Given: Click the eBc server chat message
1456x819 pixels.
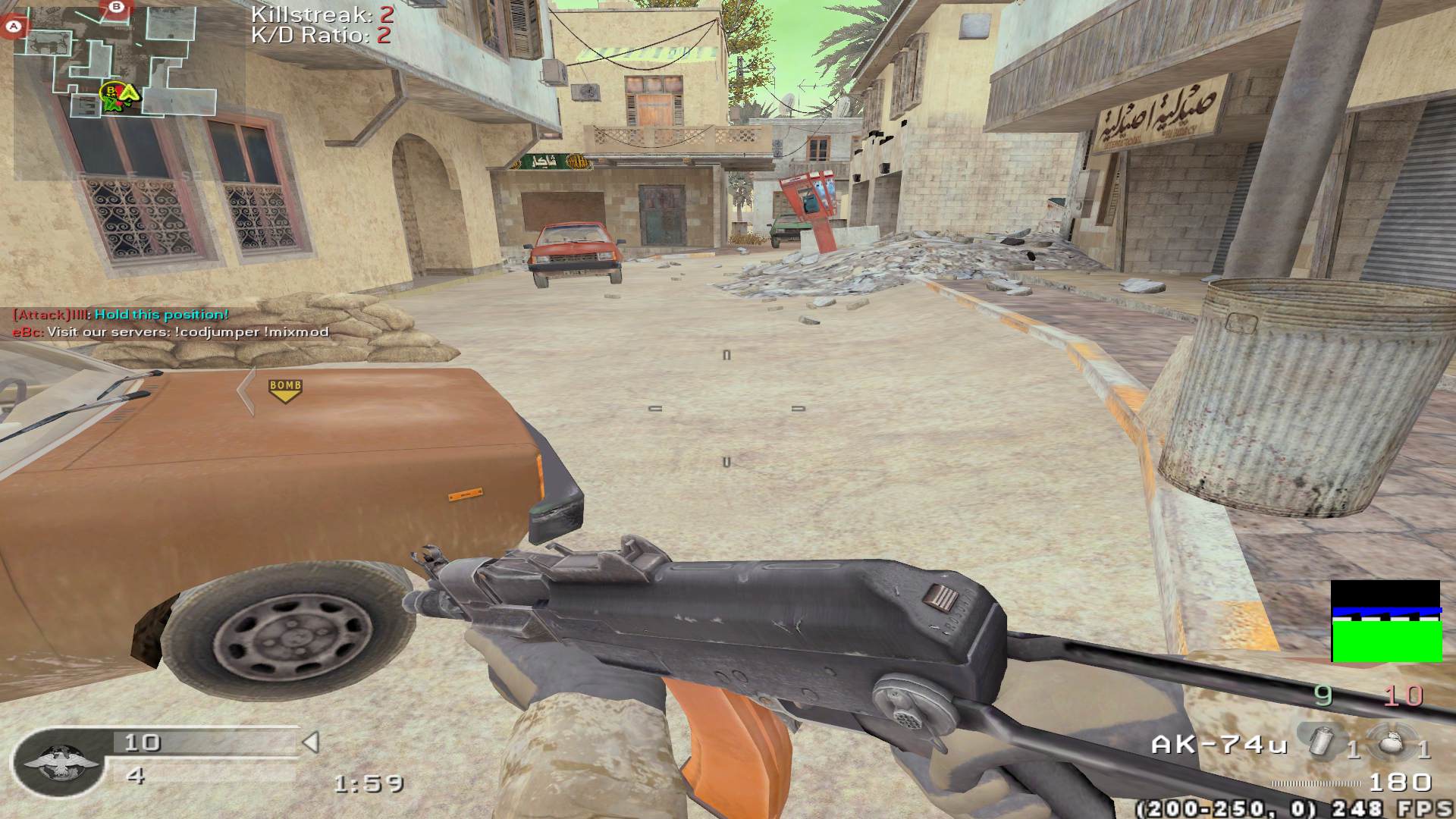Looking at the screenshot, I should click(x=171, y=332).
